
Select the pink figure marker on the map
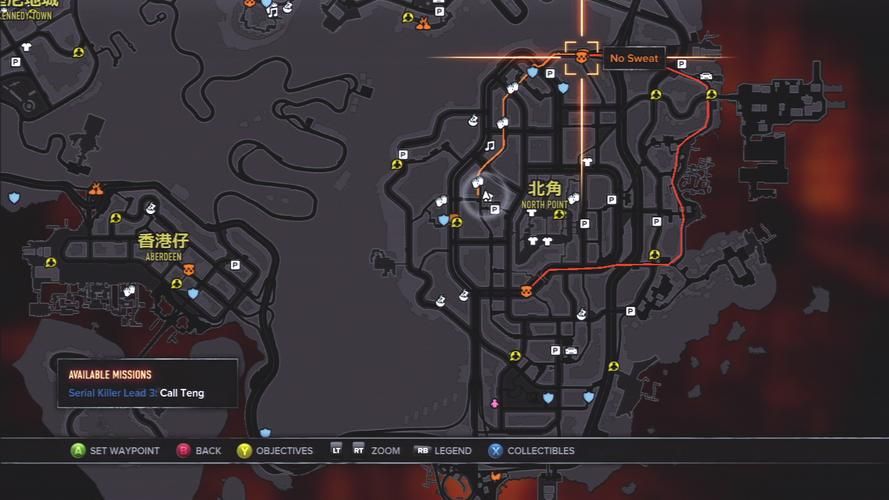coord(494,404)
